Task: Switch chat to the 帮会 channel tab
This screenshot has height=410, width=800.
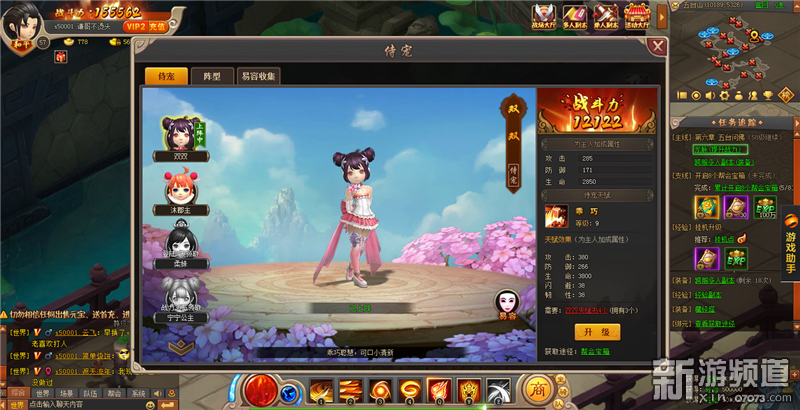Action: (115, 394)
